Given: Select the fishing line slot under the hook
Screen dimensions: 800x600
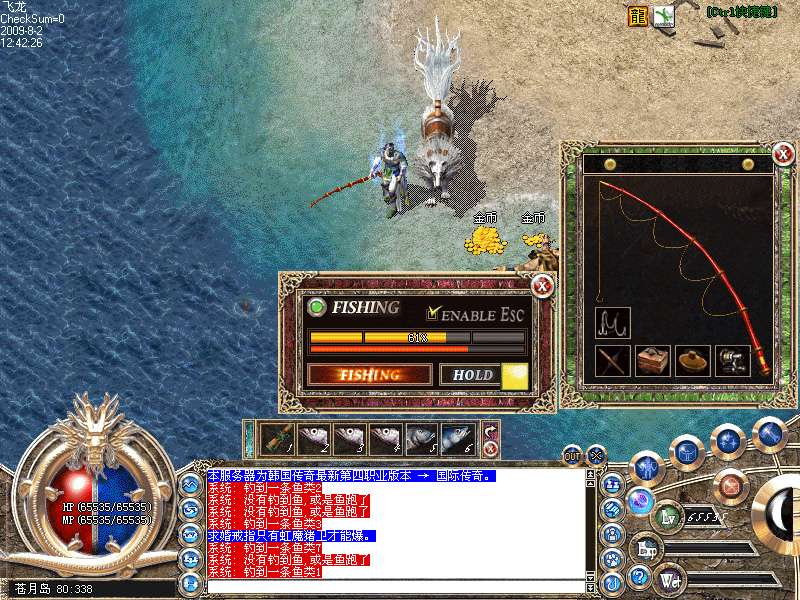Looking at the screenshot, I should pos(612,361).
